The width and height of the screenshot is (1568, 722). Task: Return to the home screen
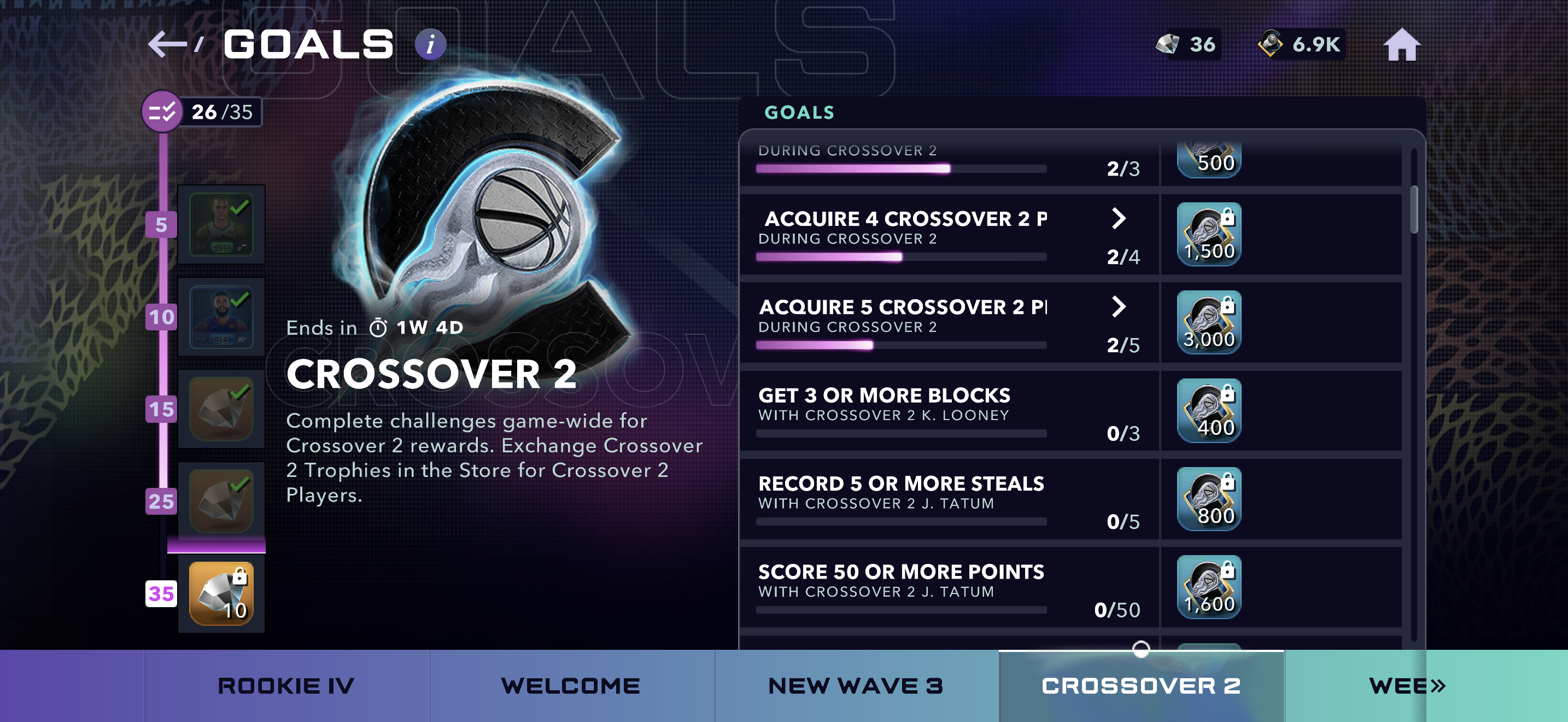tap(1401, 45)
